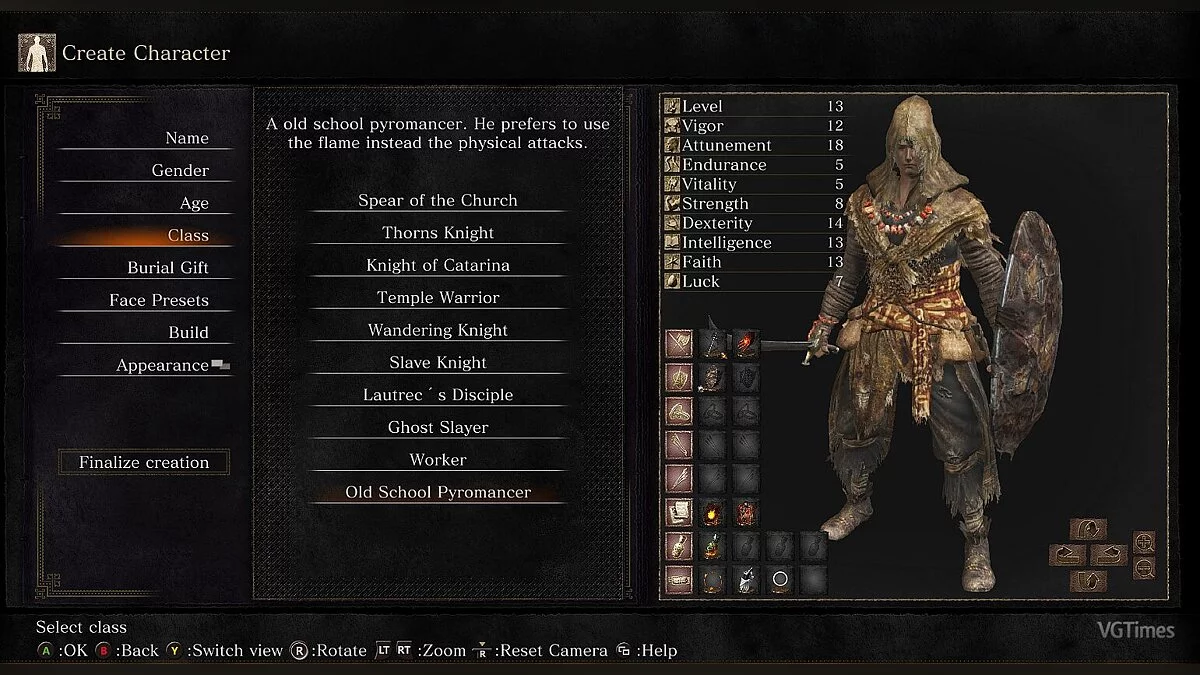Select the Gender option
This screenshot has width=1200, height=675.
tap(180, 170)
